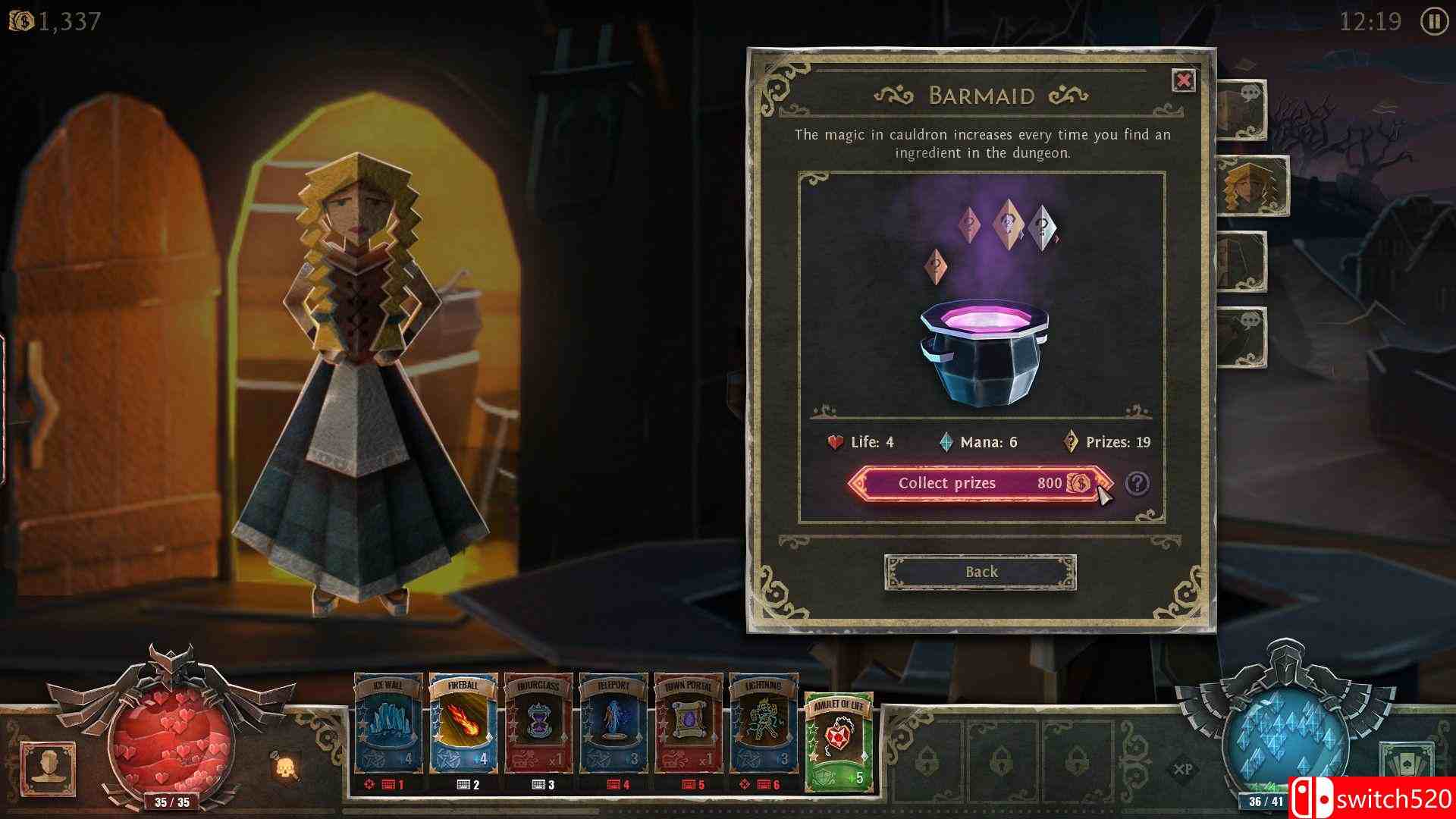This screenshot has width=1456, height=819.
Task: Open the Barmaid portrait card on right side
Action: click(1251, 186)
